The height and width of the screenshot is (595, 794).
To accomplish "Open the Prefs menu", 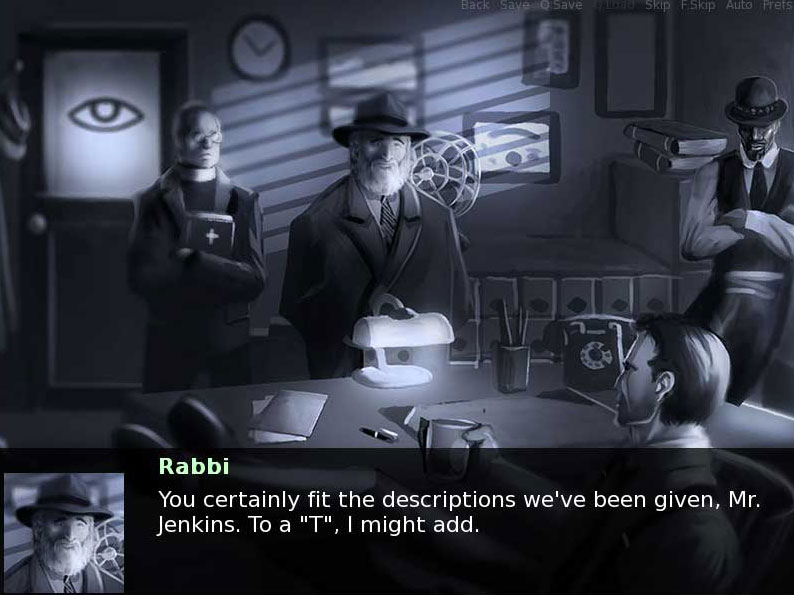I will point(777,6).
